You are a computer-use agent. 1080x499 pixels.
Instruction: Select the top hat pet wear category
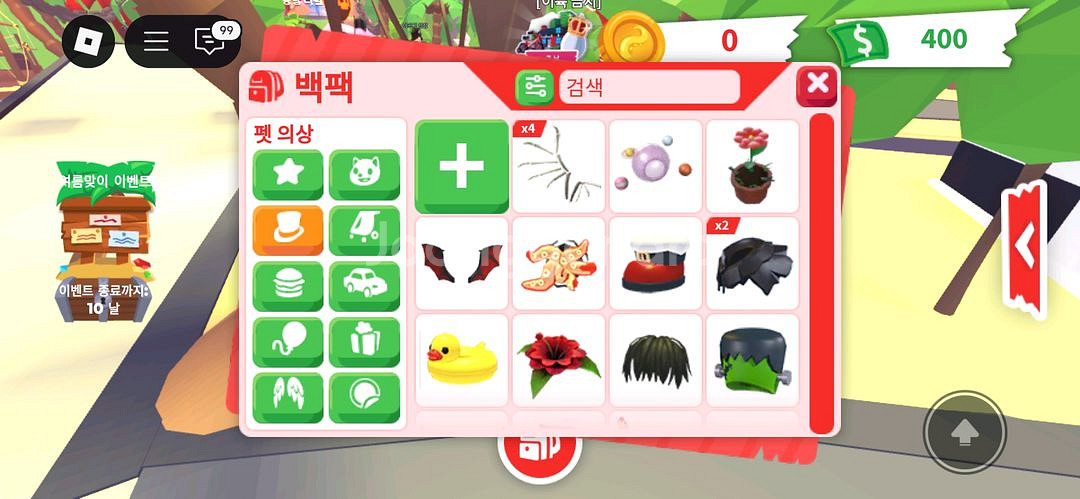coord(287,231)
